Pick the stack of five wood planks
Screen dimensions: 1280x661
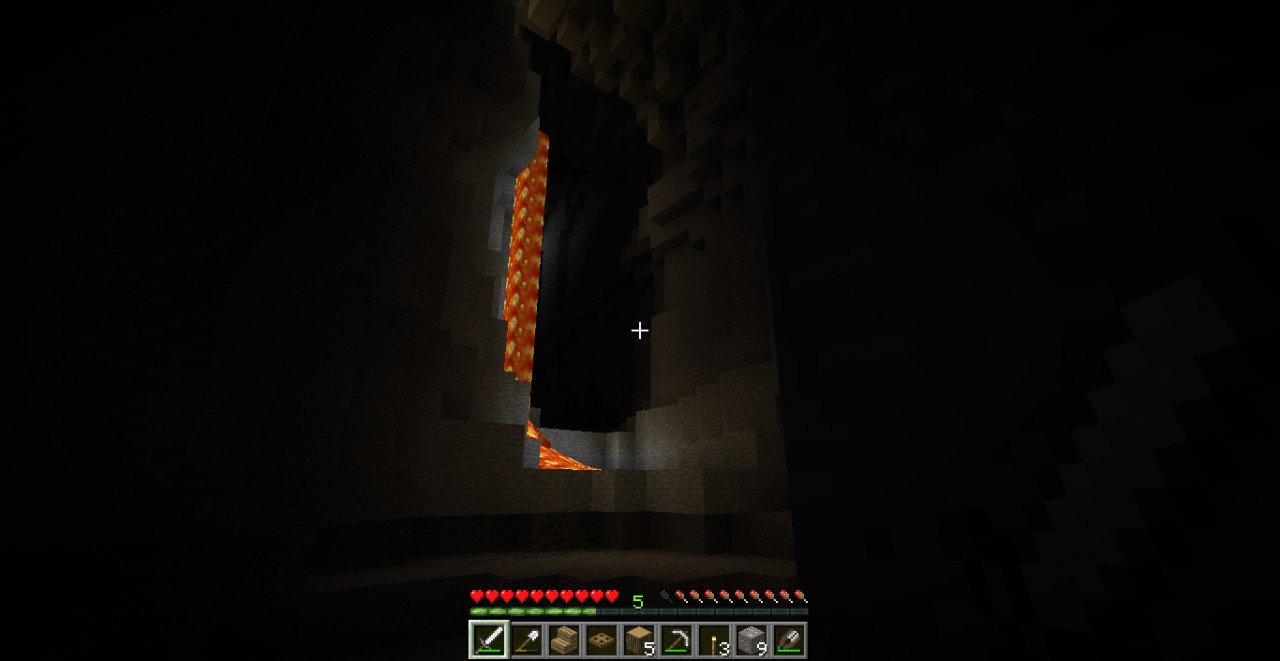click(638, 640)
